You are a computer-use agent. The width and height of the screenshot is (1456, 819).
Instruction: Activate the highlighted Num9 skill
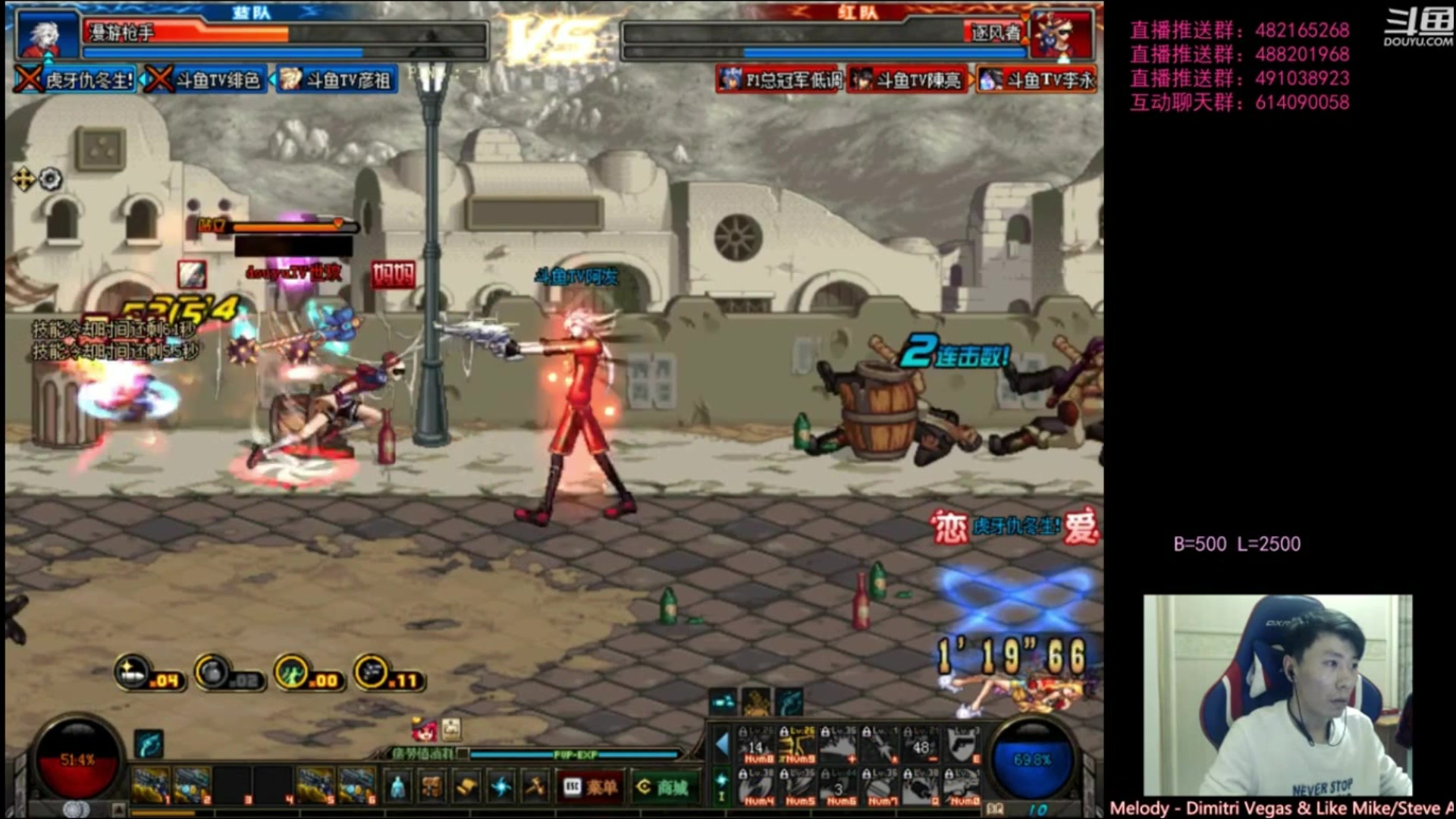pyautogui.click(x=798, y=744)
